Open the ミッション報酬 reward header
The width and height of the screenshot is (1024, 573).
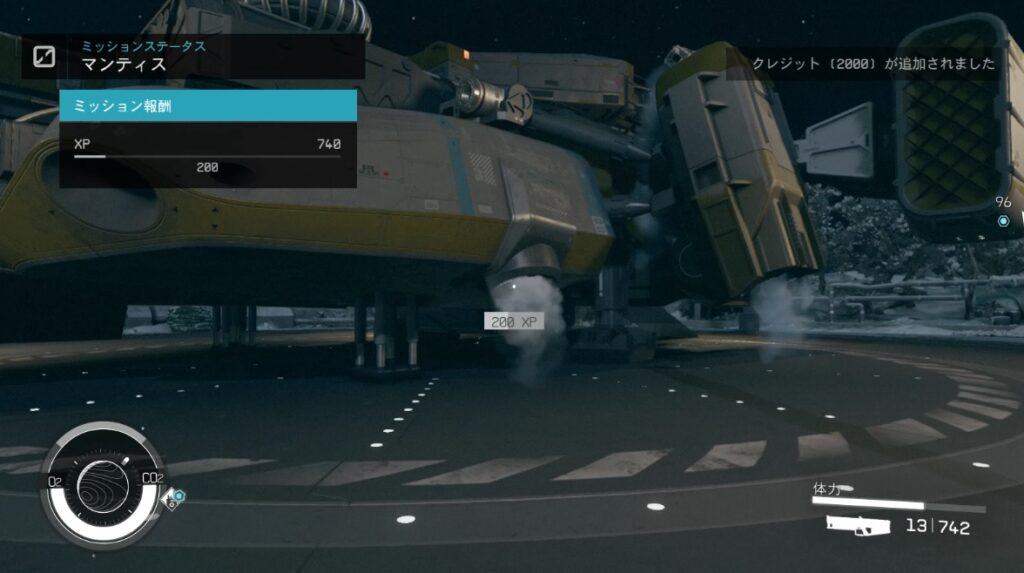[x=208, y=105]
